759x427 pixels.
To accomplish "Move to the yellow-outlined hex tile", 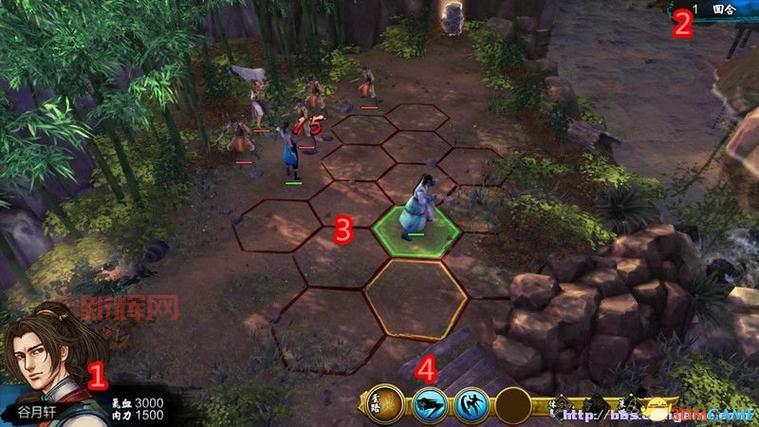I will click(x=415, y=298).
